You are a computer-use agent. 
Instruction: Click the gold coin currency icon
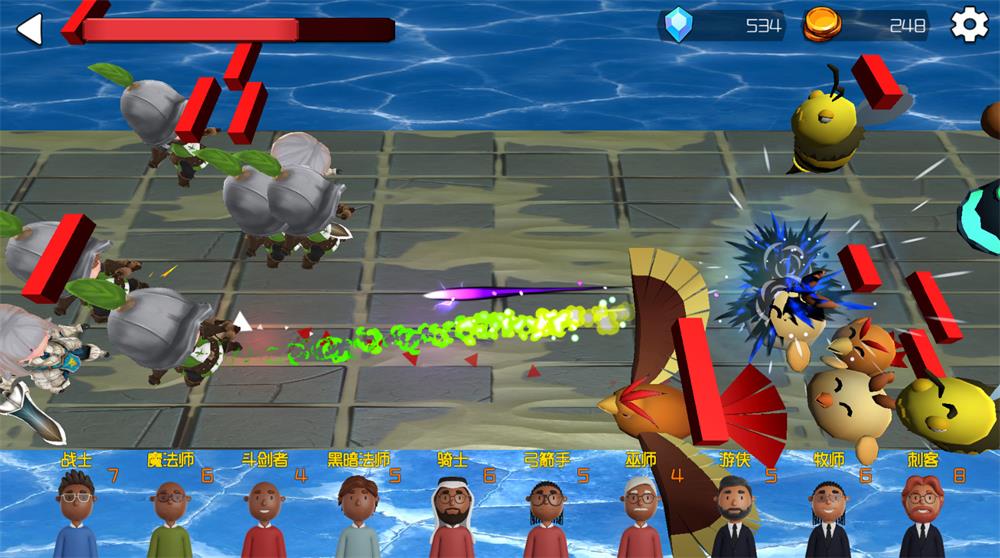(822, 25)
